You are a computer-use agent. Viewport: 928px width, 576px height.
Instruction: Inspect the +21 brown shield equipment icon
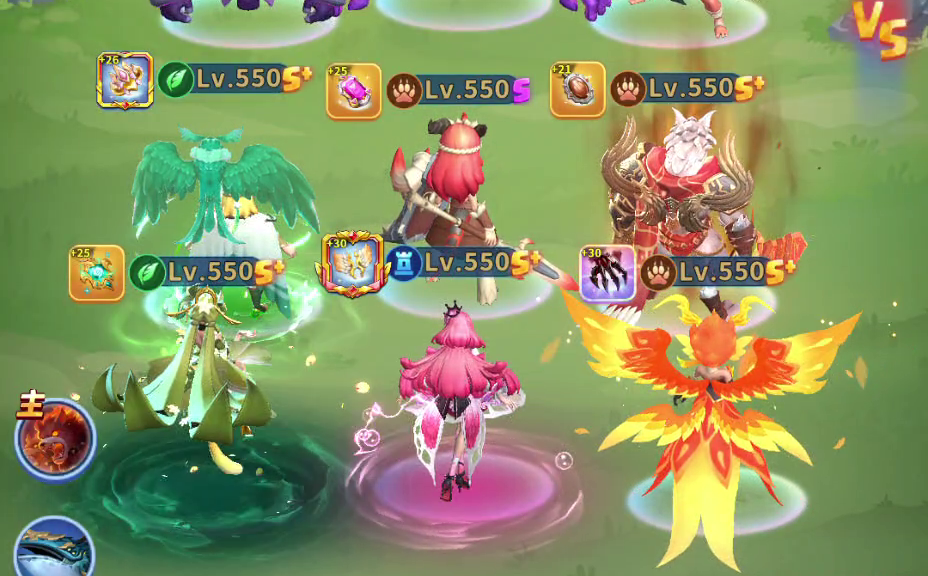[x=578, y=89]
